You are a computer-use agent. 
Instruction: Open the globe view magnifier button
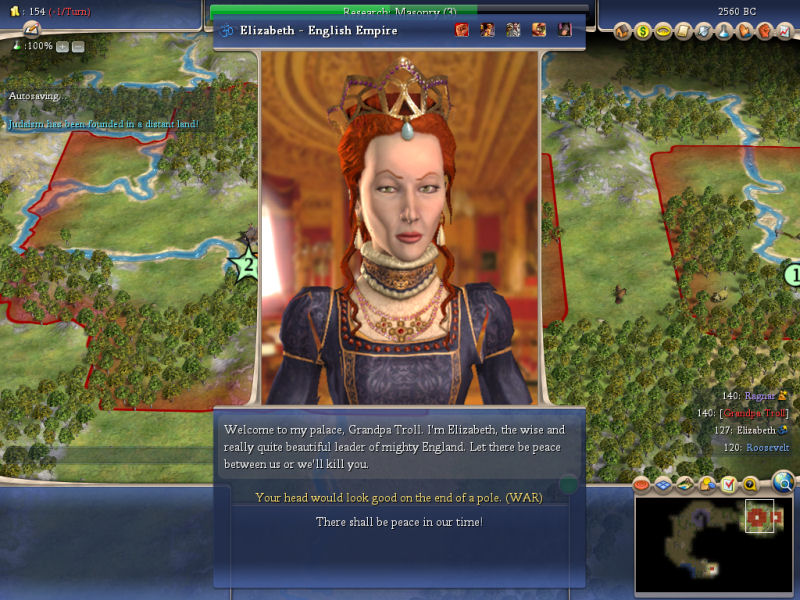(x=783, y=484)
